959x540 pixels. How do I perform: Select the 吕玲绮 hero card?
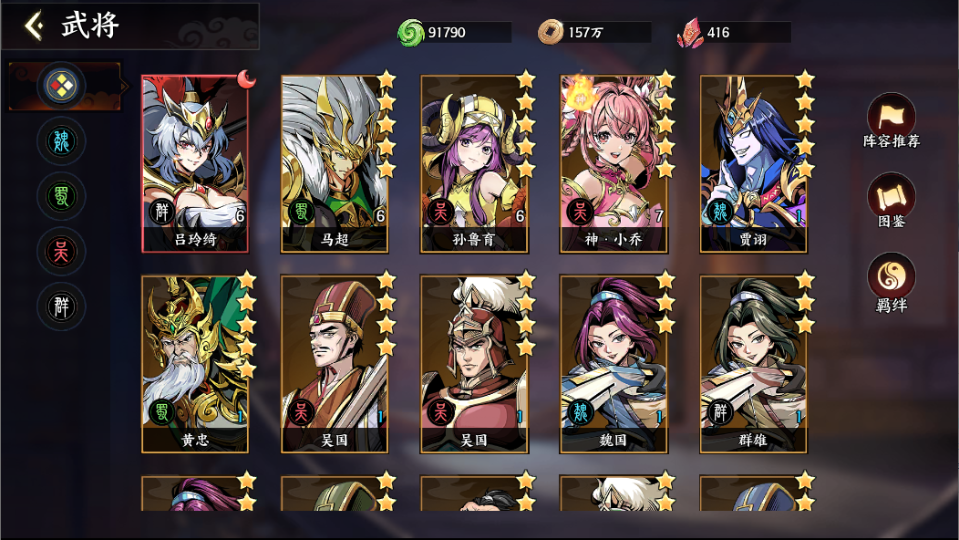pos(195,162)
